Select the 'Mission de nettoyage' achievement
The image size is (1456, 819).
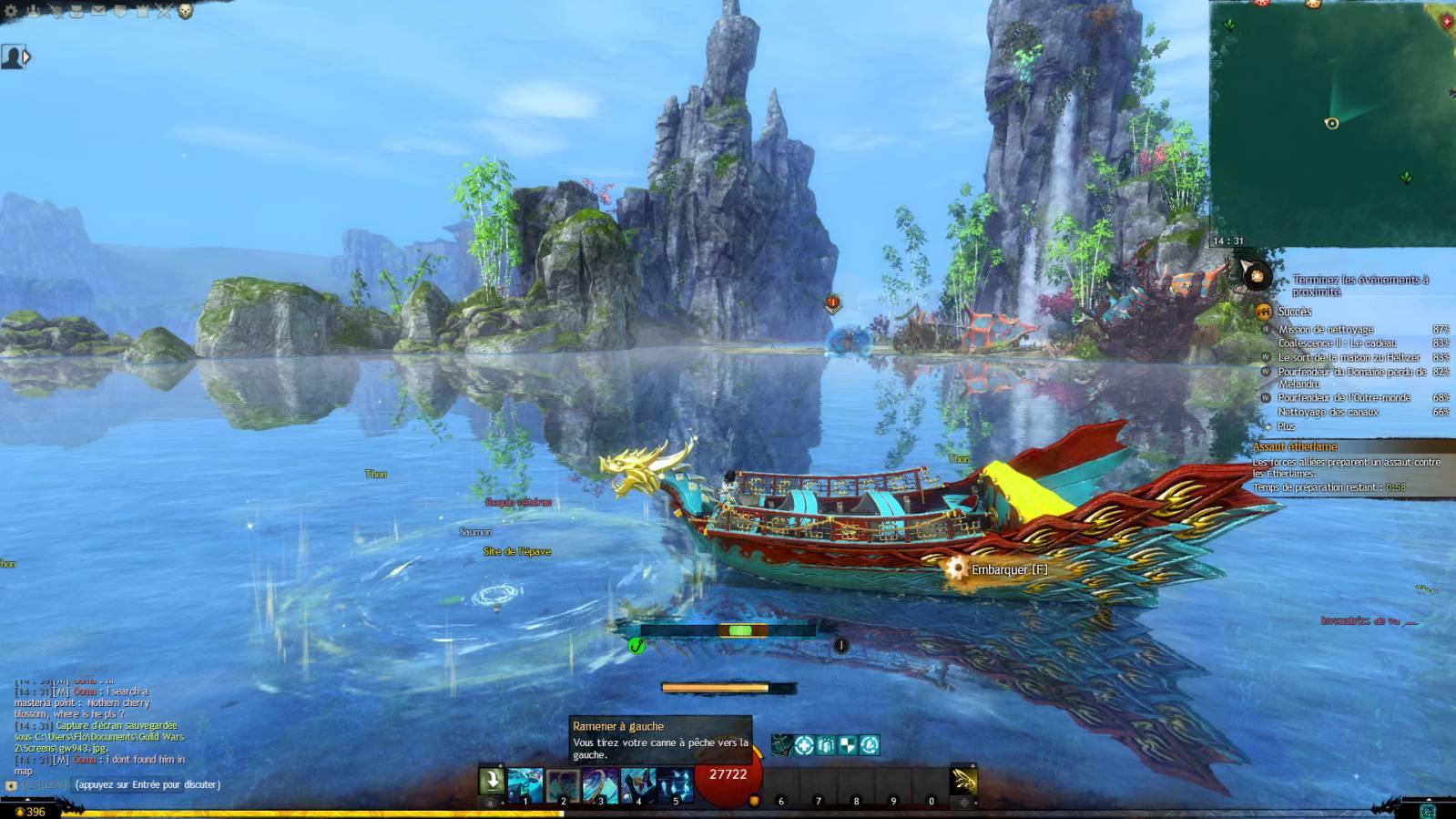click(1325, 330)
